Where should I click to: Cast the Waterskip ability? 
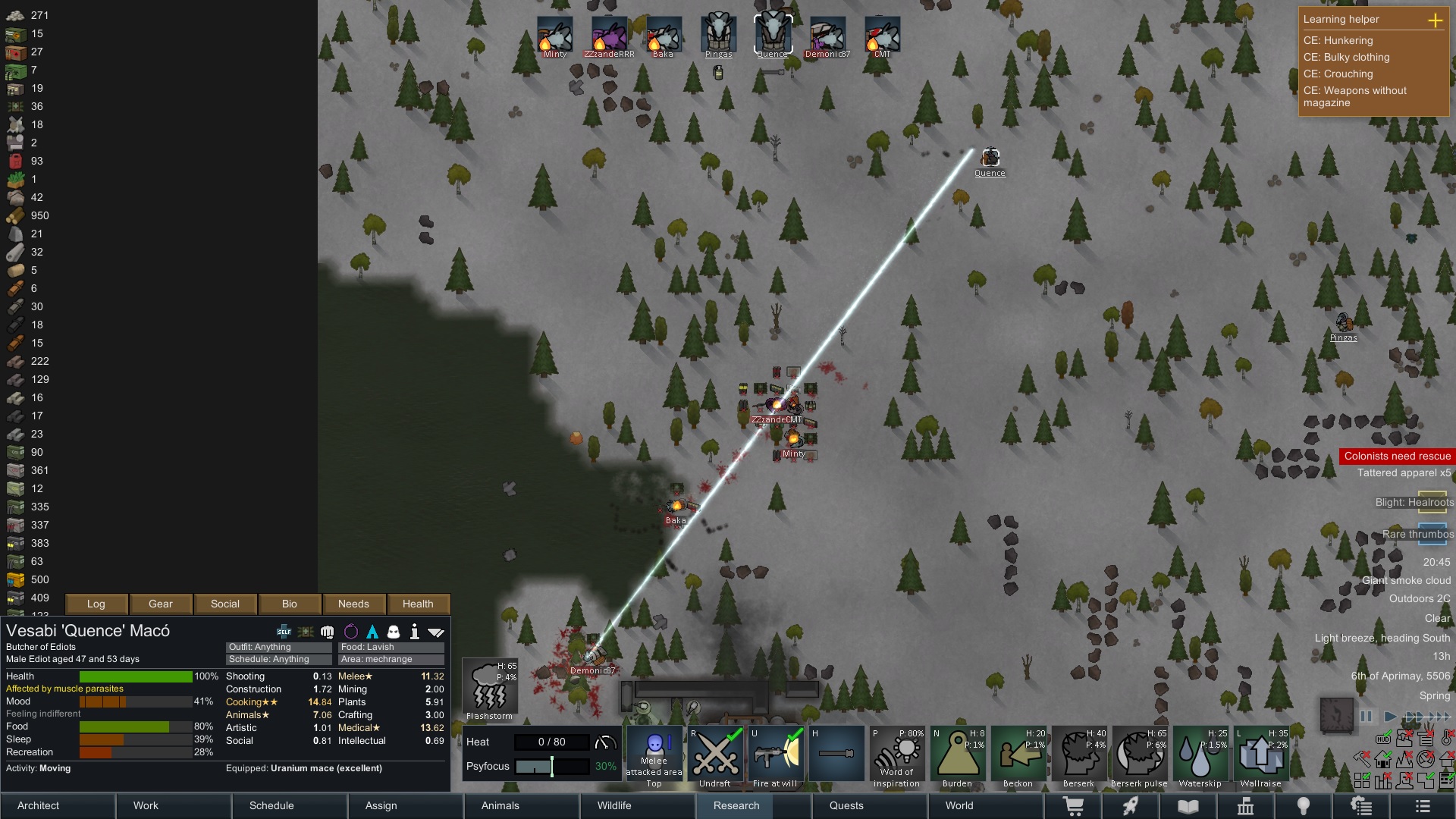pos(1200,755)
